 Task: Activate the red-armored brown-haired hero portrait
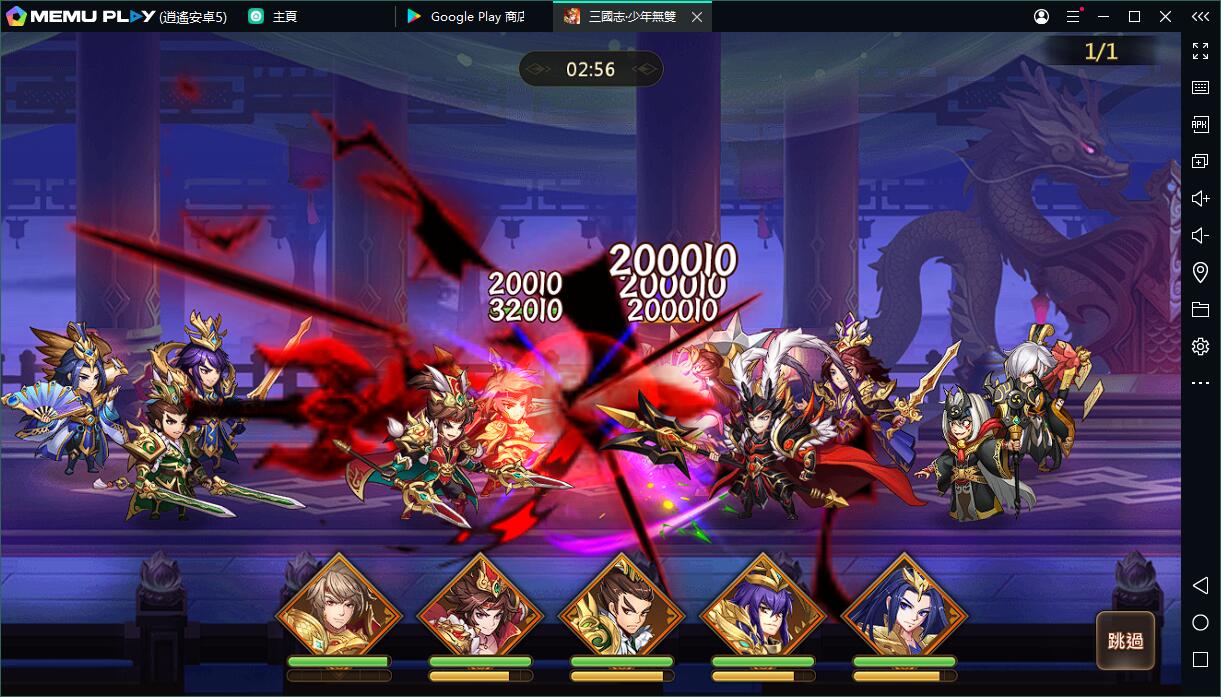point(480,612)
